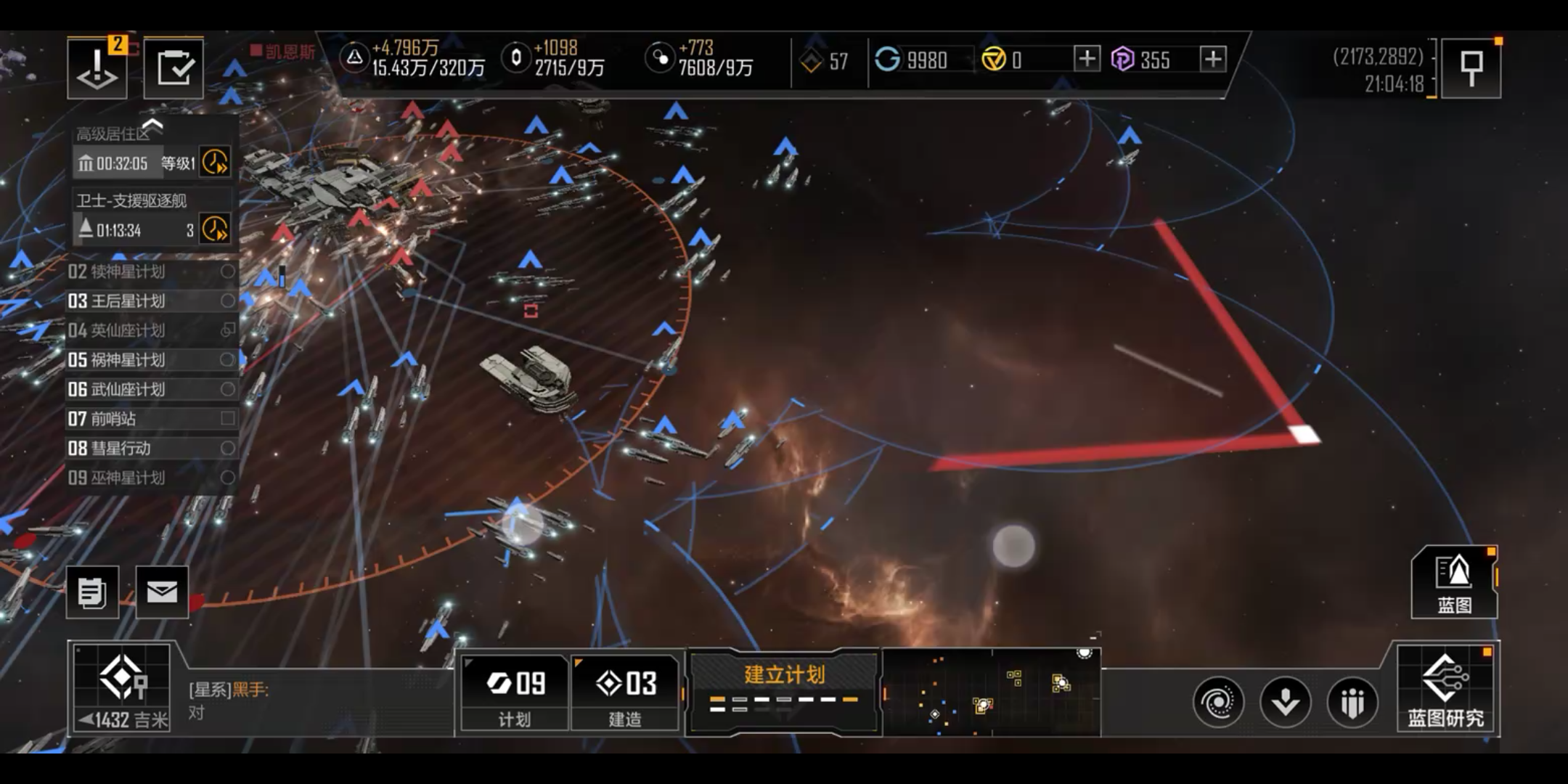Viewport: 1568px width, 784px height.
Task: Speed up the 高级居住区 construction timer
Action: pyautogui.click(x=215, y=162)
